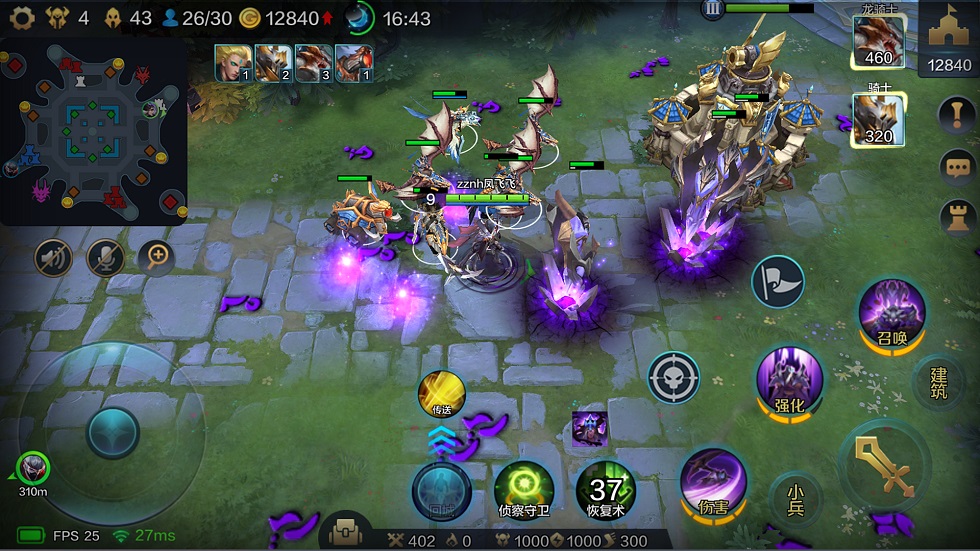The width and height of the screenshot is (980, 551).
Task: Select the crosshair target-lock button
Action: [673, 377]
